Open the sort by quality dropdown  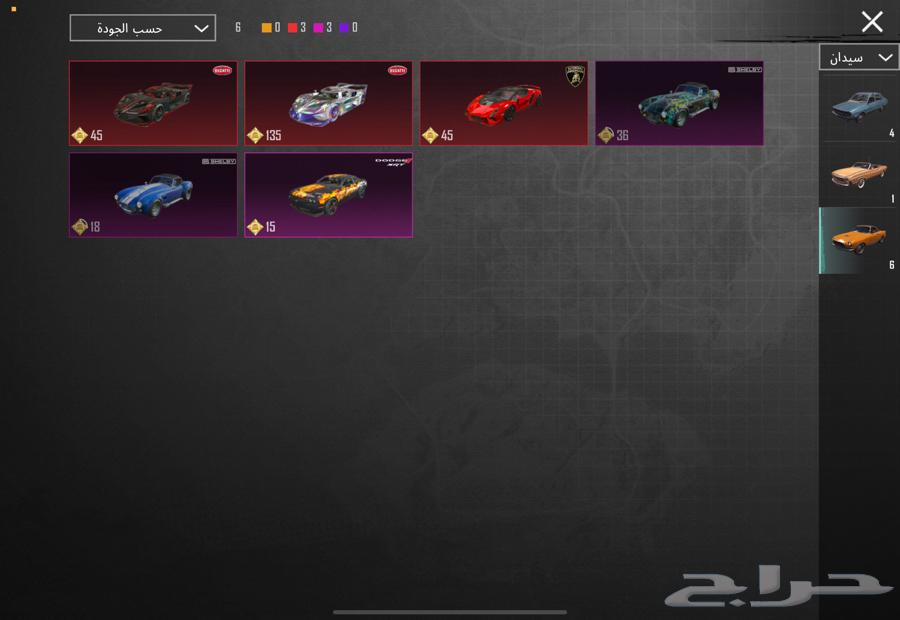click(x=142, y=28)
